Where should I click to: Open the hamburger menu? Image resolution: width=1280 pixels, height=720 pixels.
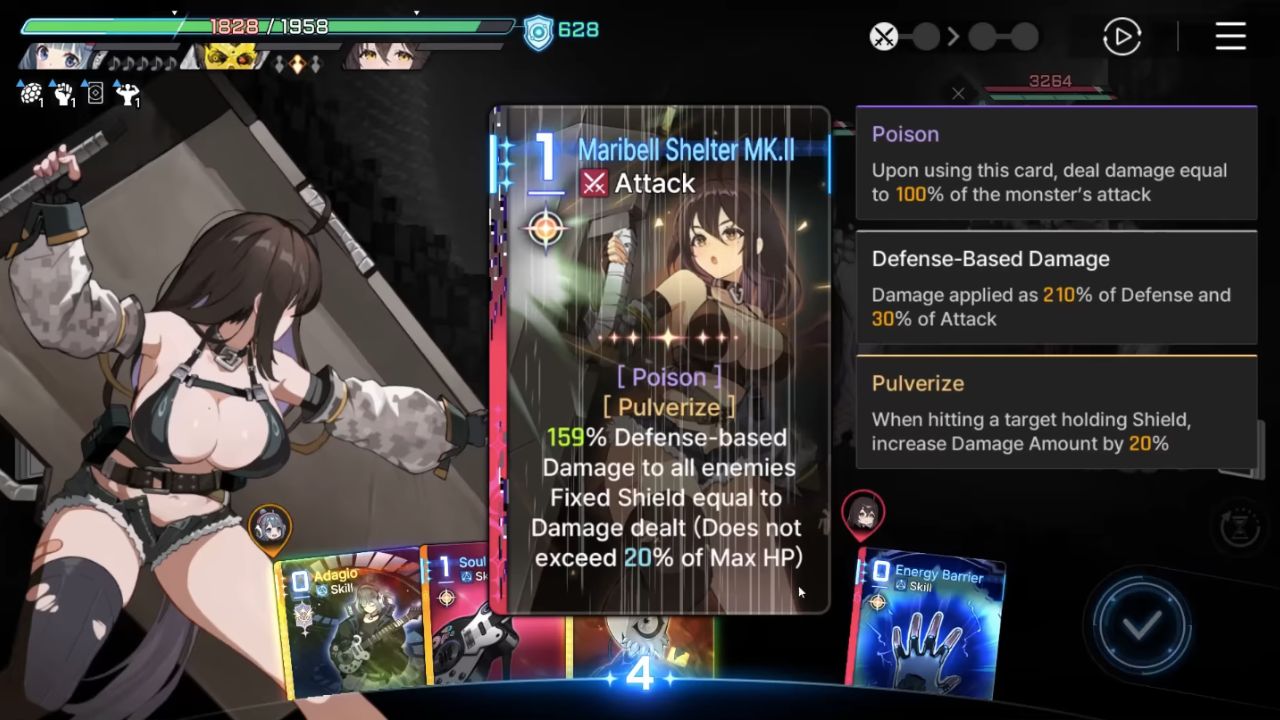coord(1229,37)
